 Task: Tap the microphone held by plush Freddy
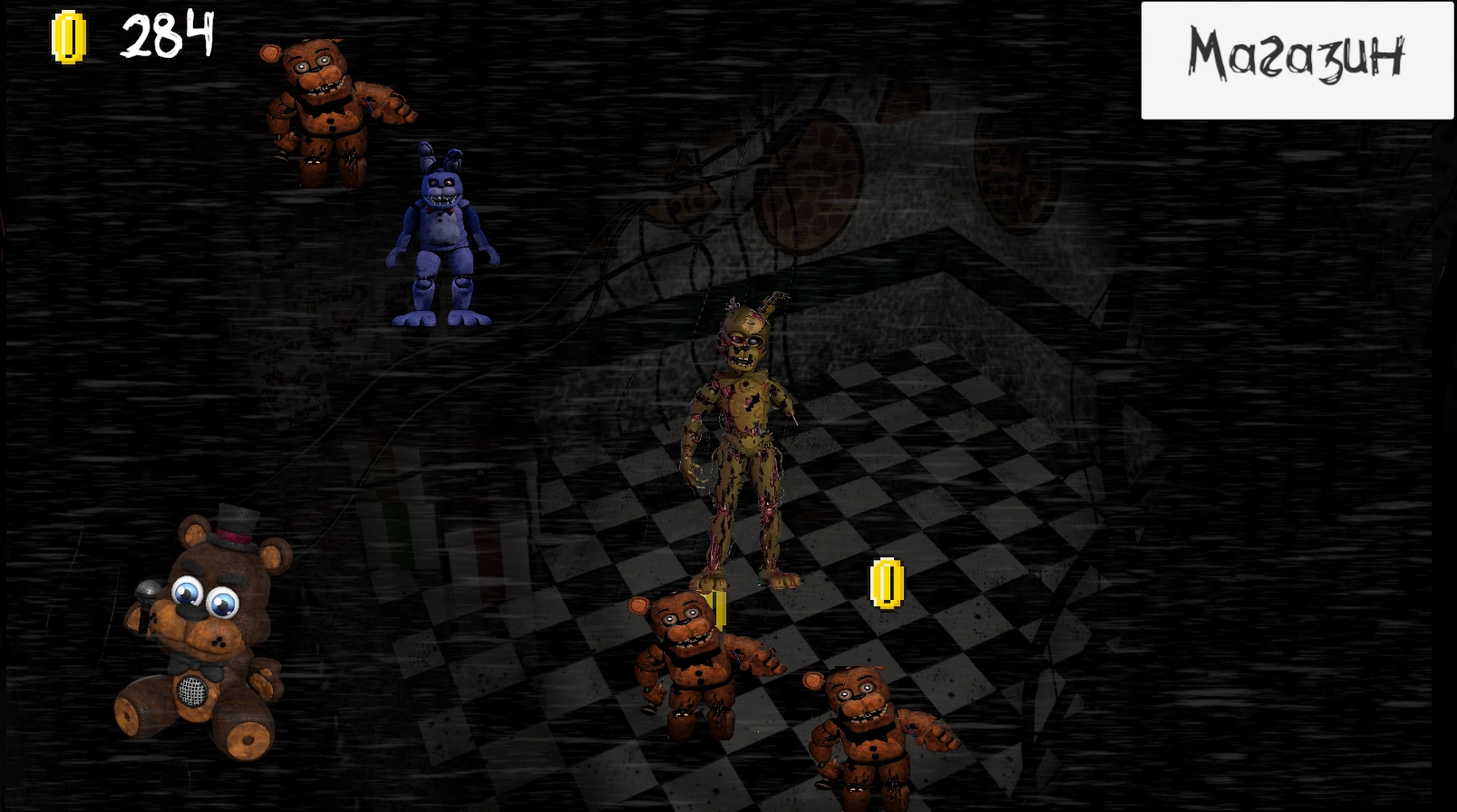145,594
